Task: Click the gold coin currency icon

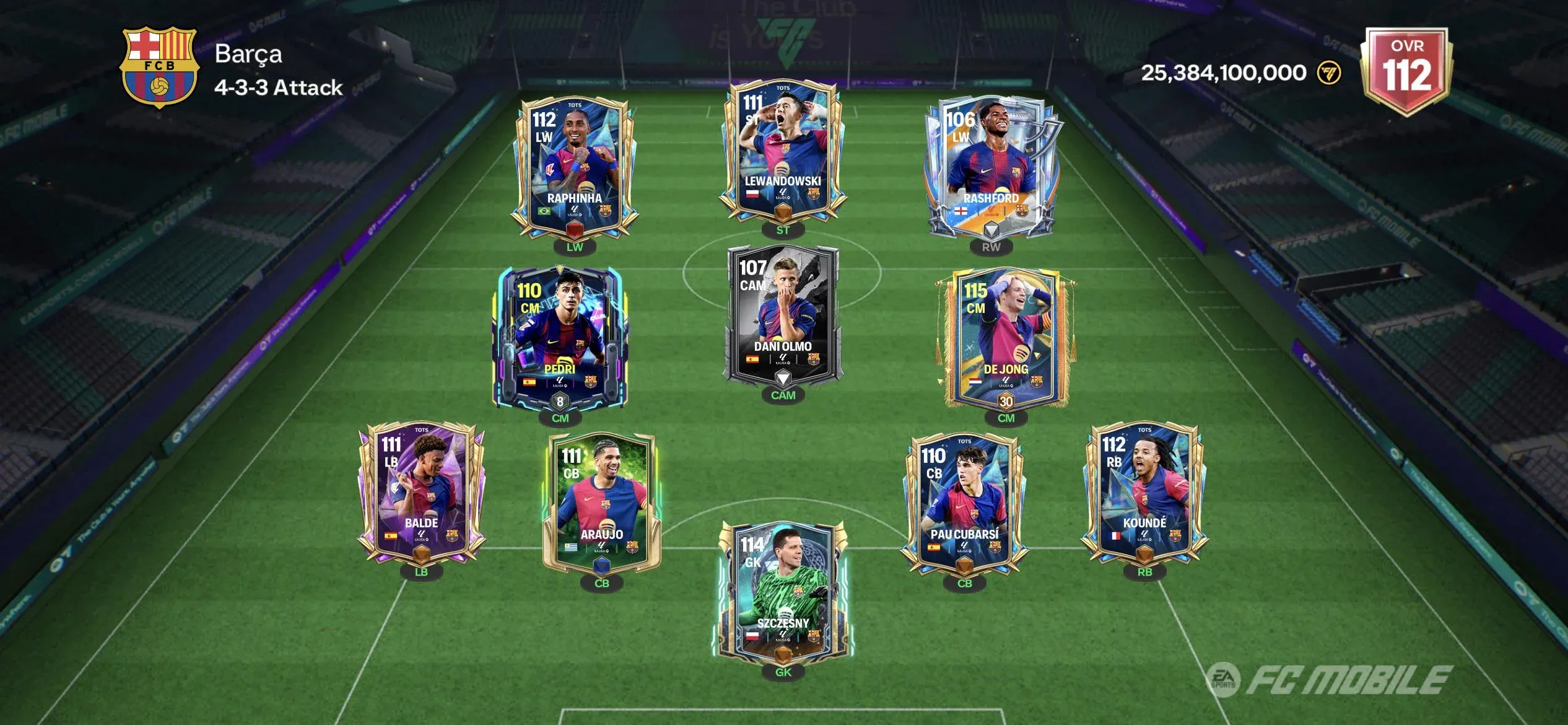Action: tap(1329, 73)
